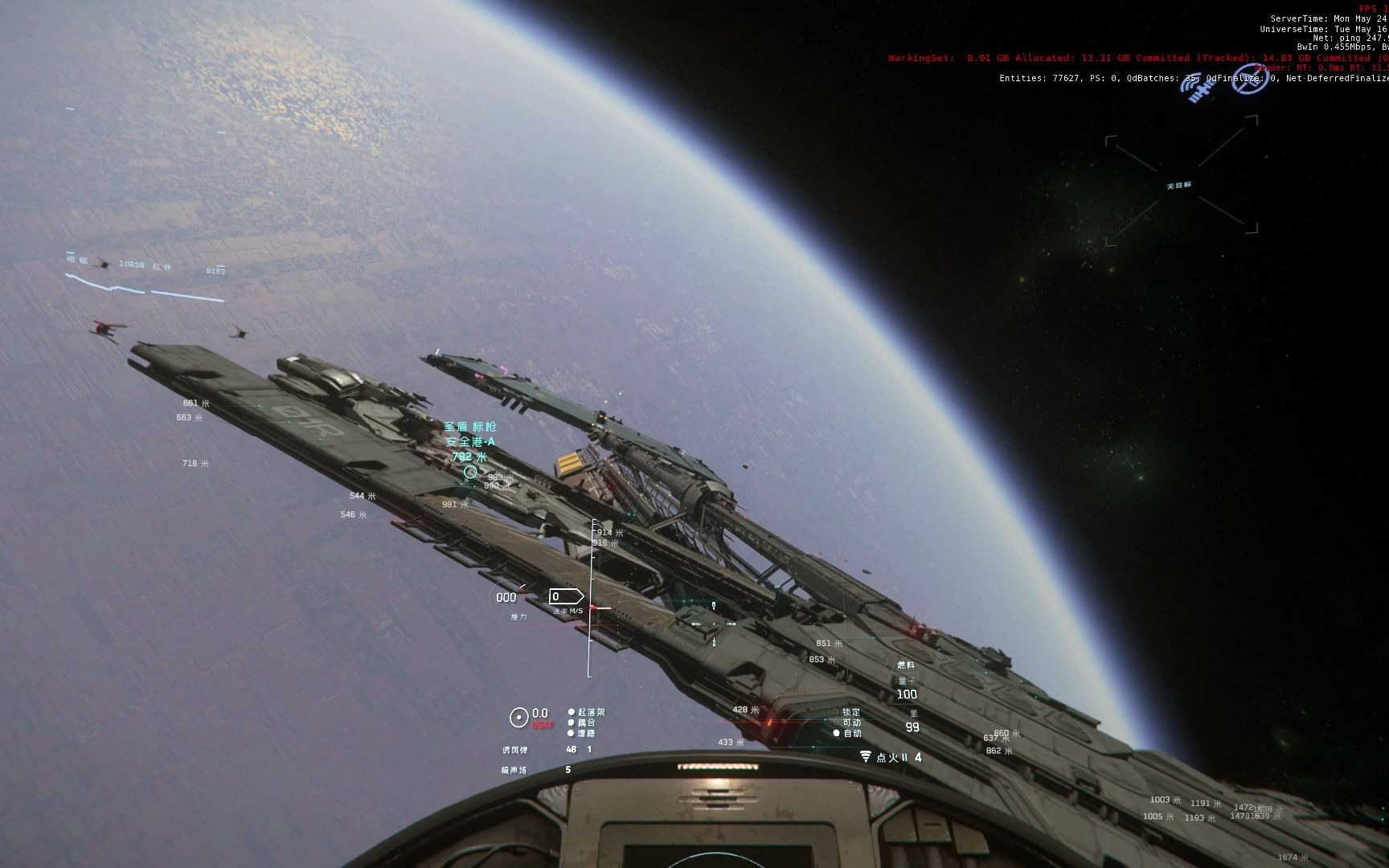Select the 无目标 target display box
Image resolution: width=1389 pixels, height=868 pixels.
tap(1180, 186)
